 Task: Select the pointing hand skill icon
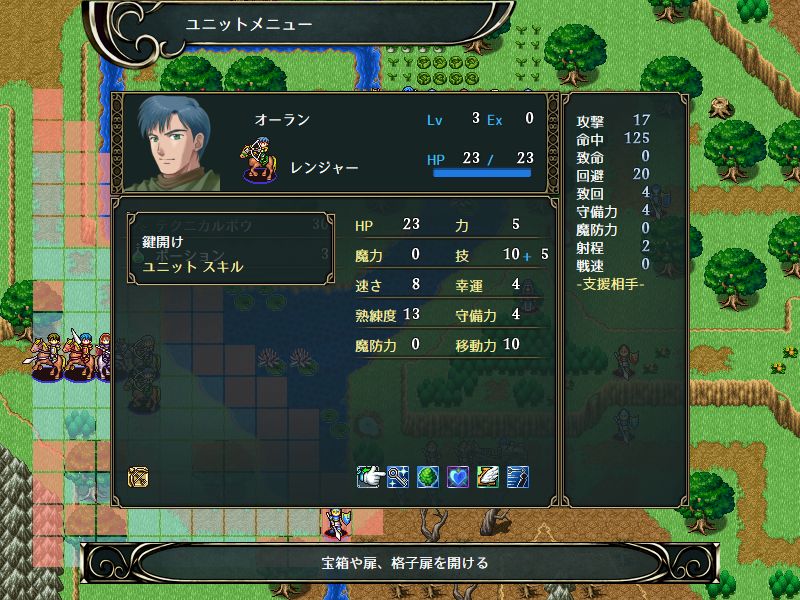(x=368, y=477)
